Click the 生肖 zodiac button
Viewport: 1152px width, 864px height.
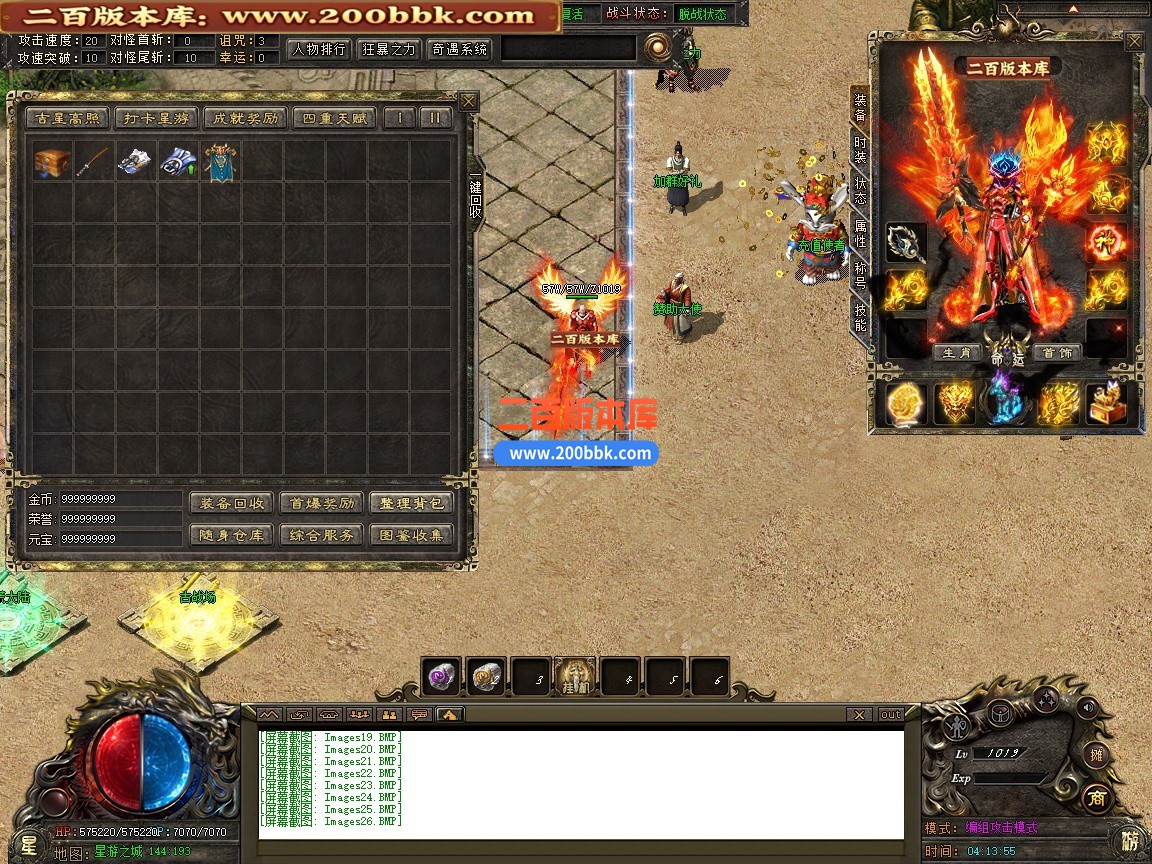956,353
